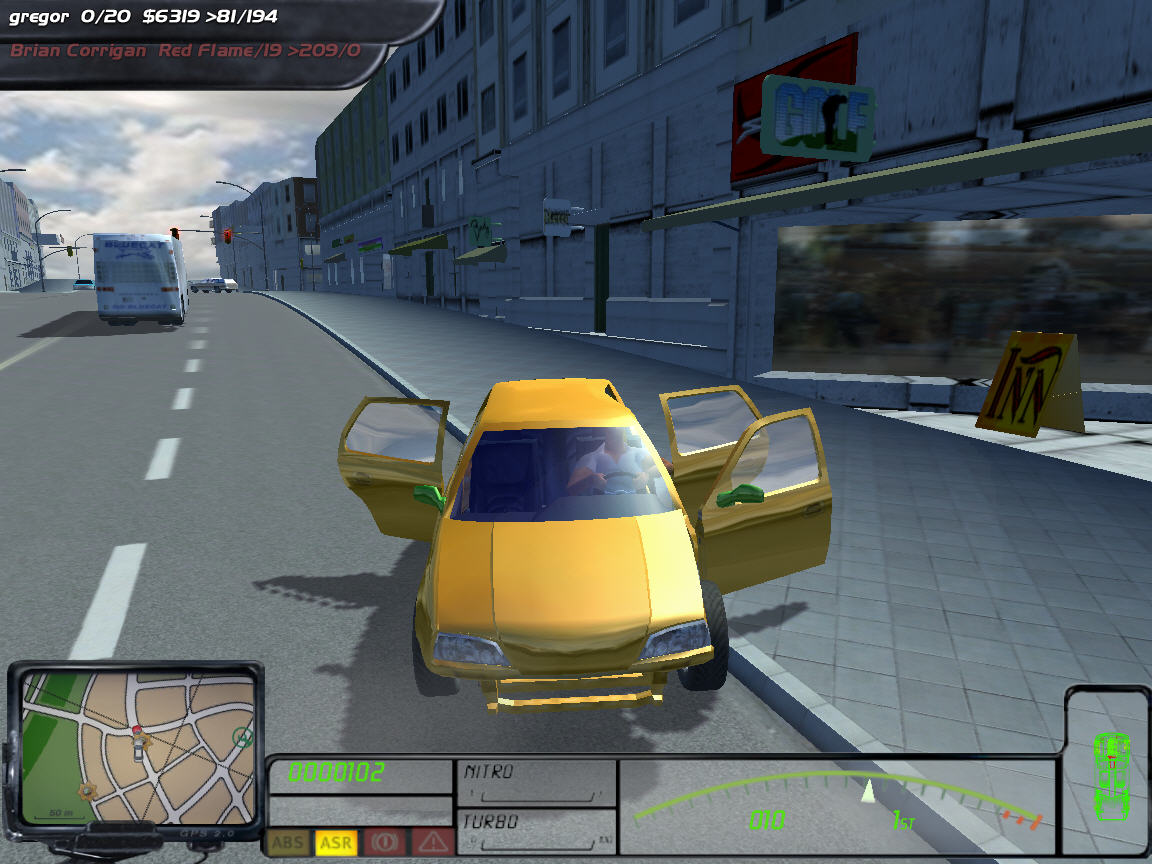Click the red handbrake indicator icon
The height and width of the screenshot is (864, 1152).
coord(383,842)
